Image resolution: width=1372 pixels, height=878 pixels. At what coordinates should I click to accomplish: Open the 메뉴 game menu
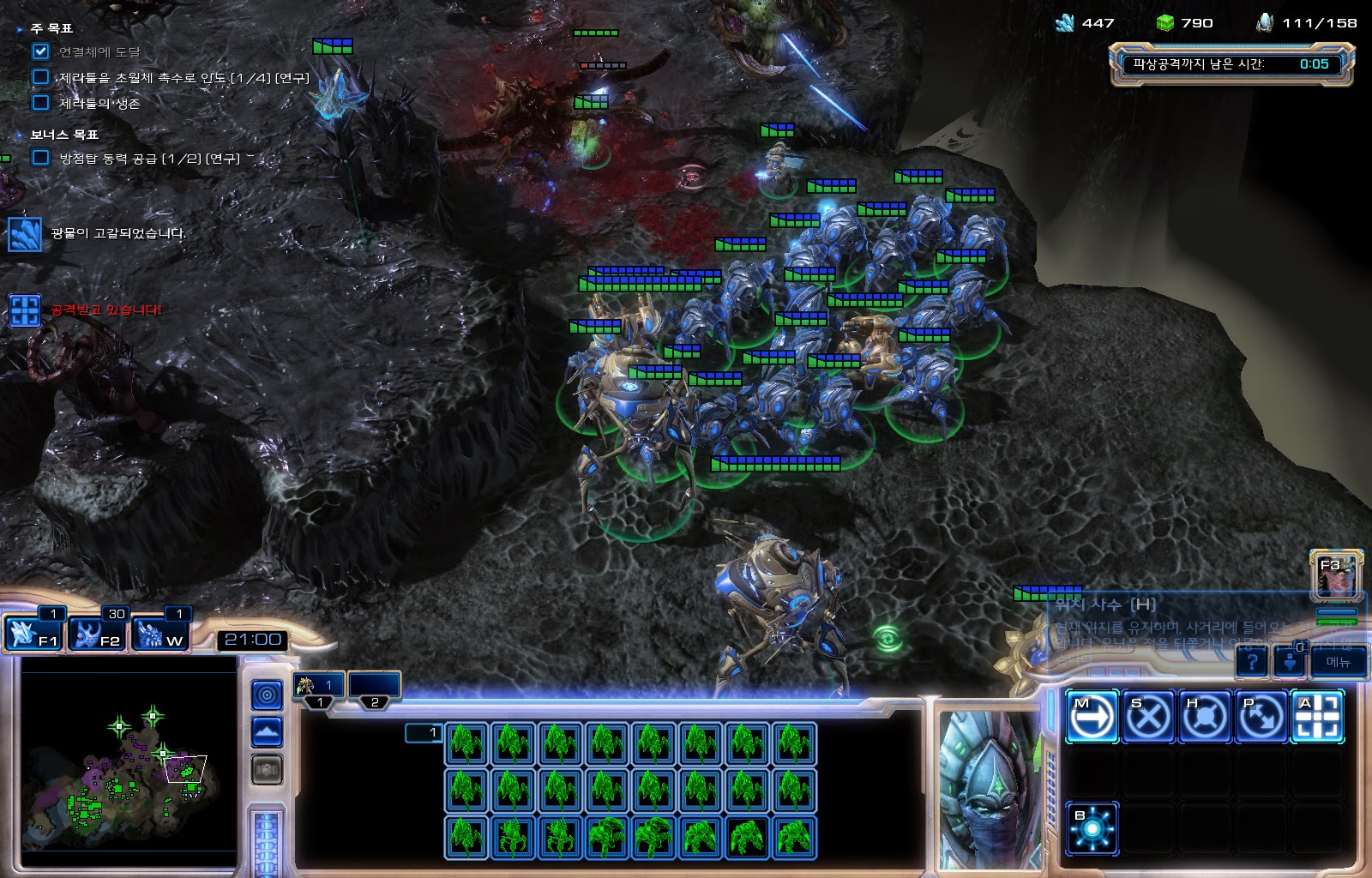coord(1338,662)
